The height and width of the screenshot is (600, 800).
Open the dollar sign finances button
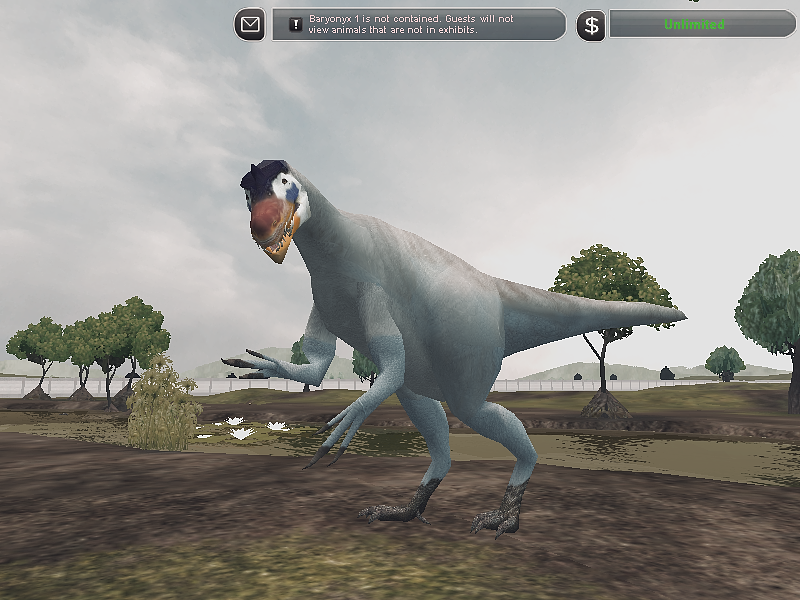click(x=592, y=25)
